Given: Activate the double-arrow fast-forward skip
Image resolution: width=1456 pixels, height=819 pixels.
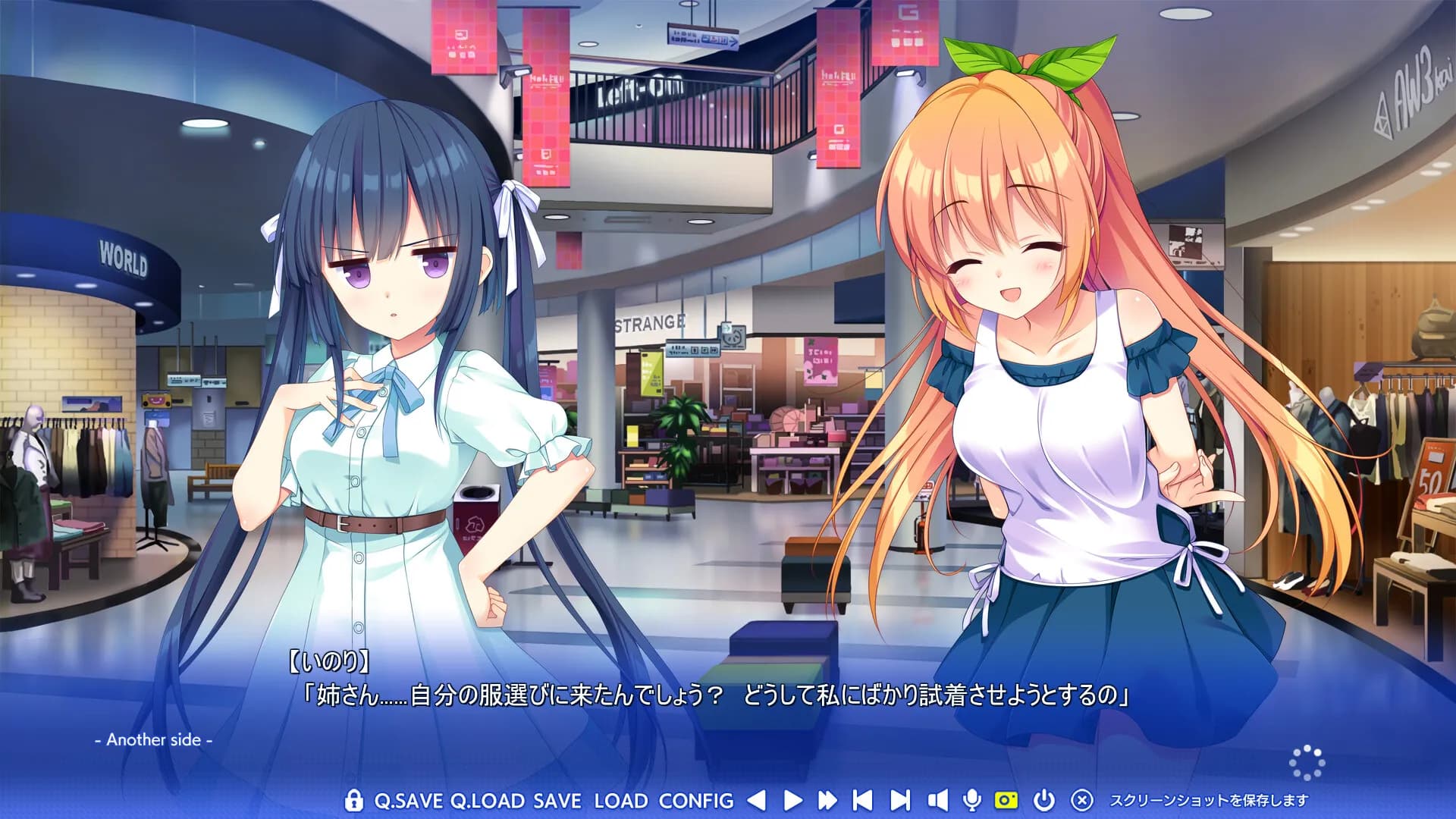Looking at the screenshot, I should pos(827,800).
